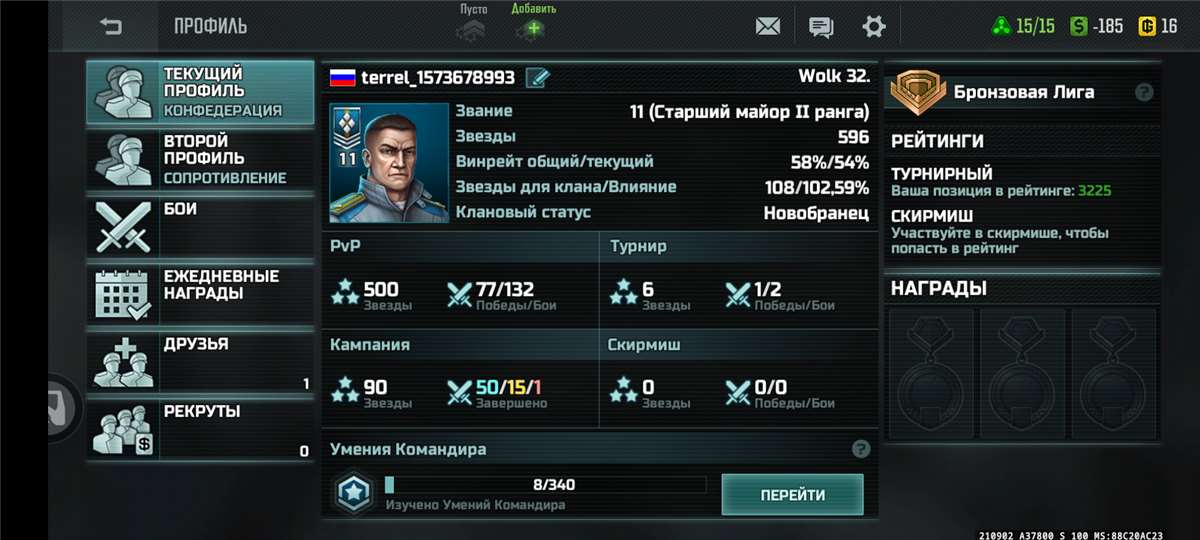The width and height of the screenshot is (1200, 540).
Task: Open the chat messages icon
Action: click(821, 26)
